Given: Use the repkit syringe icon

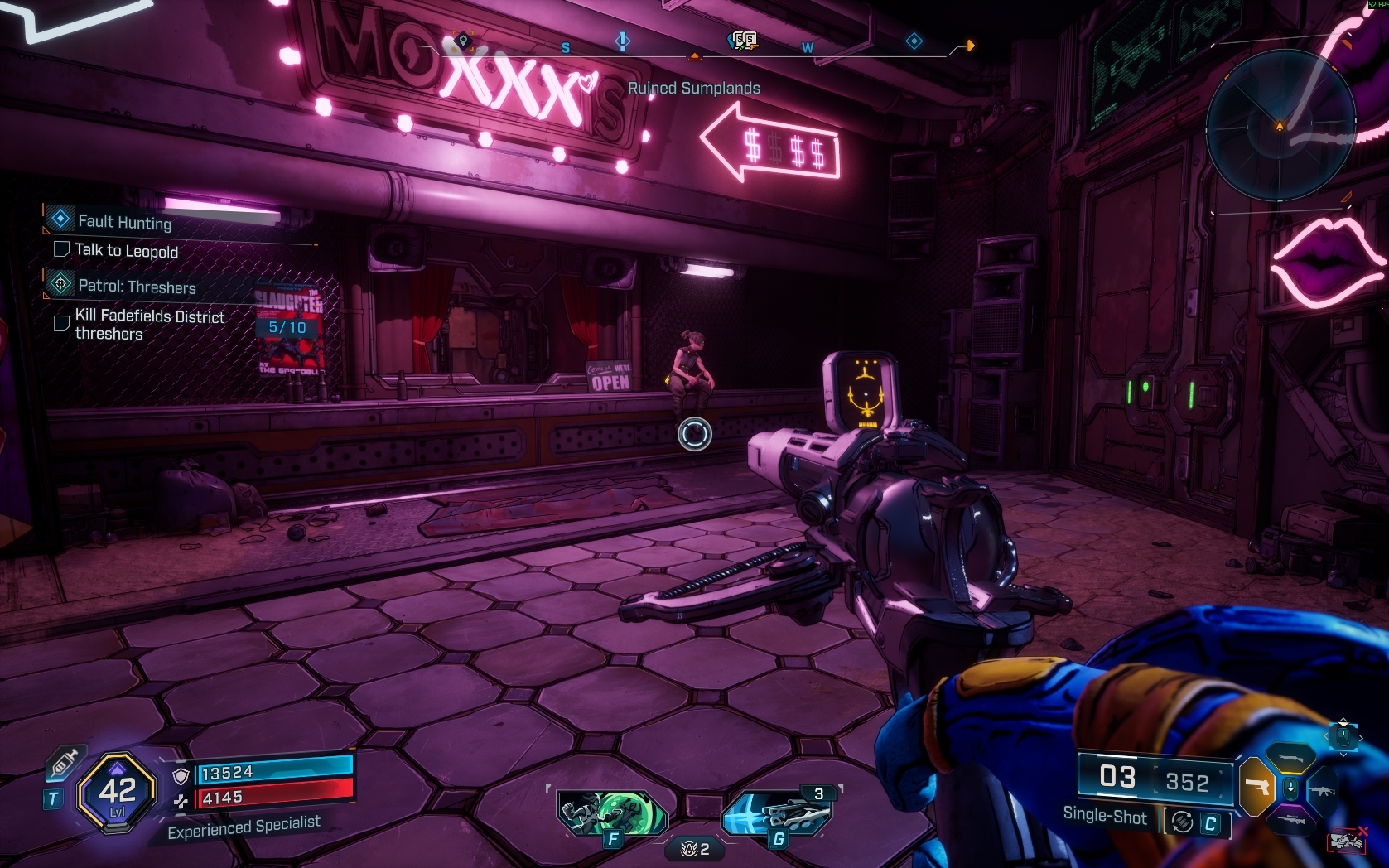Looking at the screenshot, I should [x=65, y=764].
